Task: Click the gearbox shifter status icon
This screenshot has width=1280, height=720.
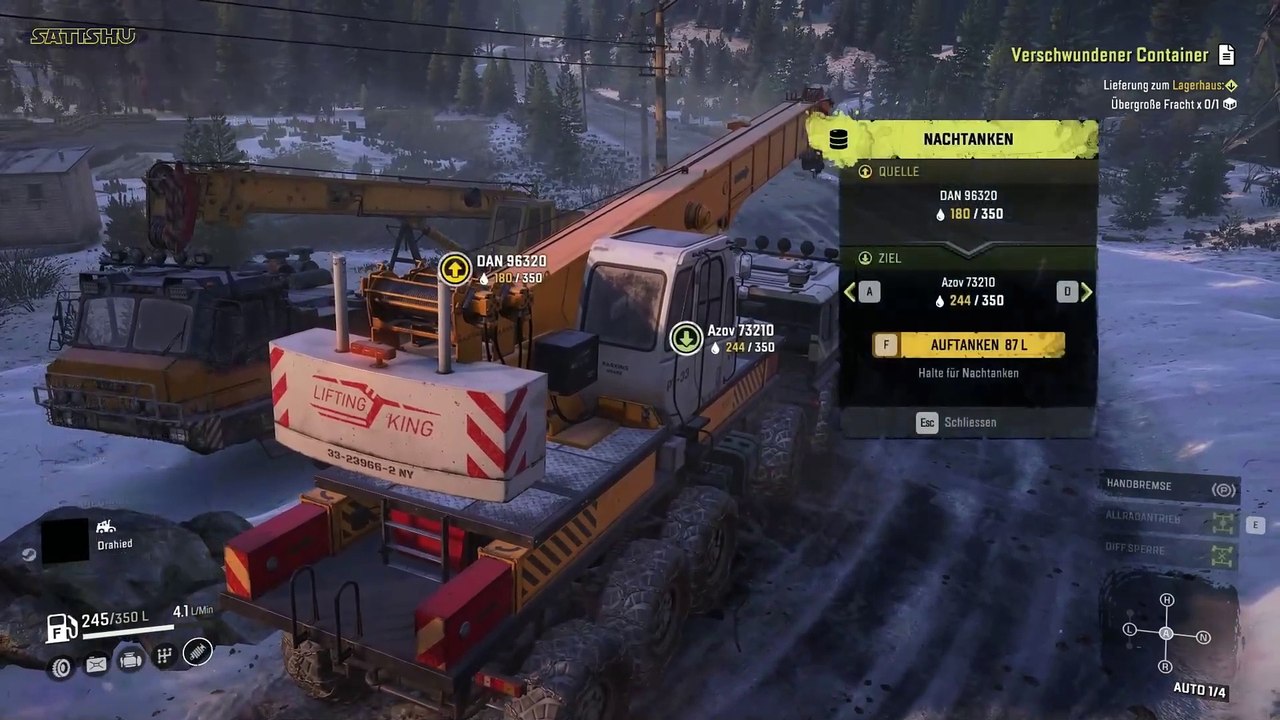Action: tap(164, 656)
